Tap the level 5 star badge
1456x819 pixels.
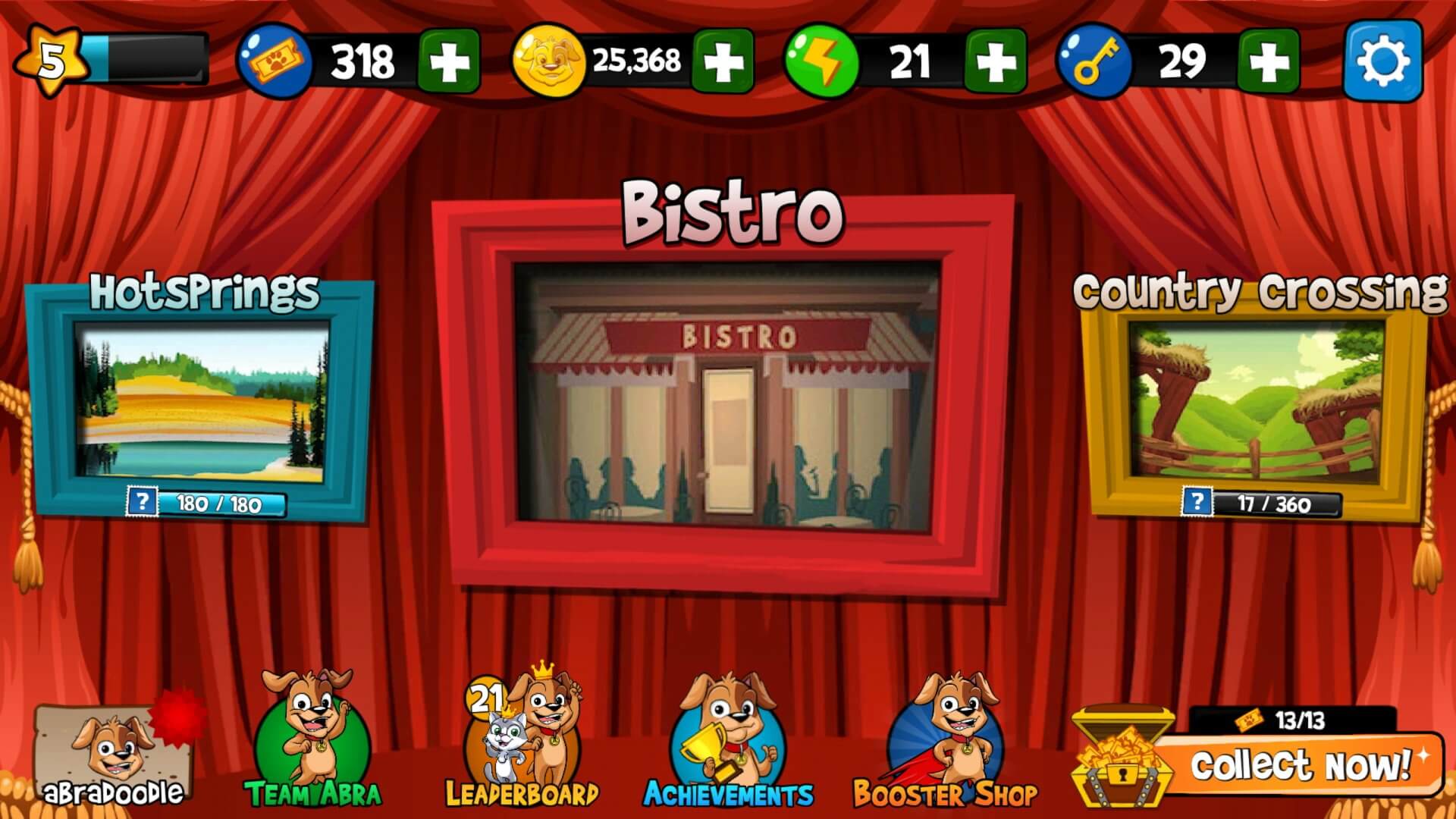pos(51,61)
